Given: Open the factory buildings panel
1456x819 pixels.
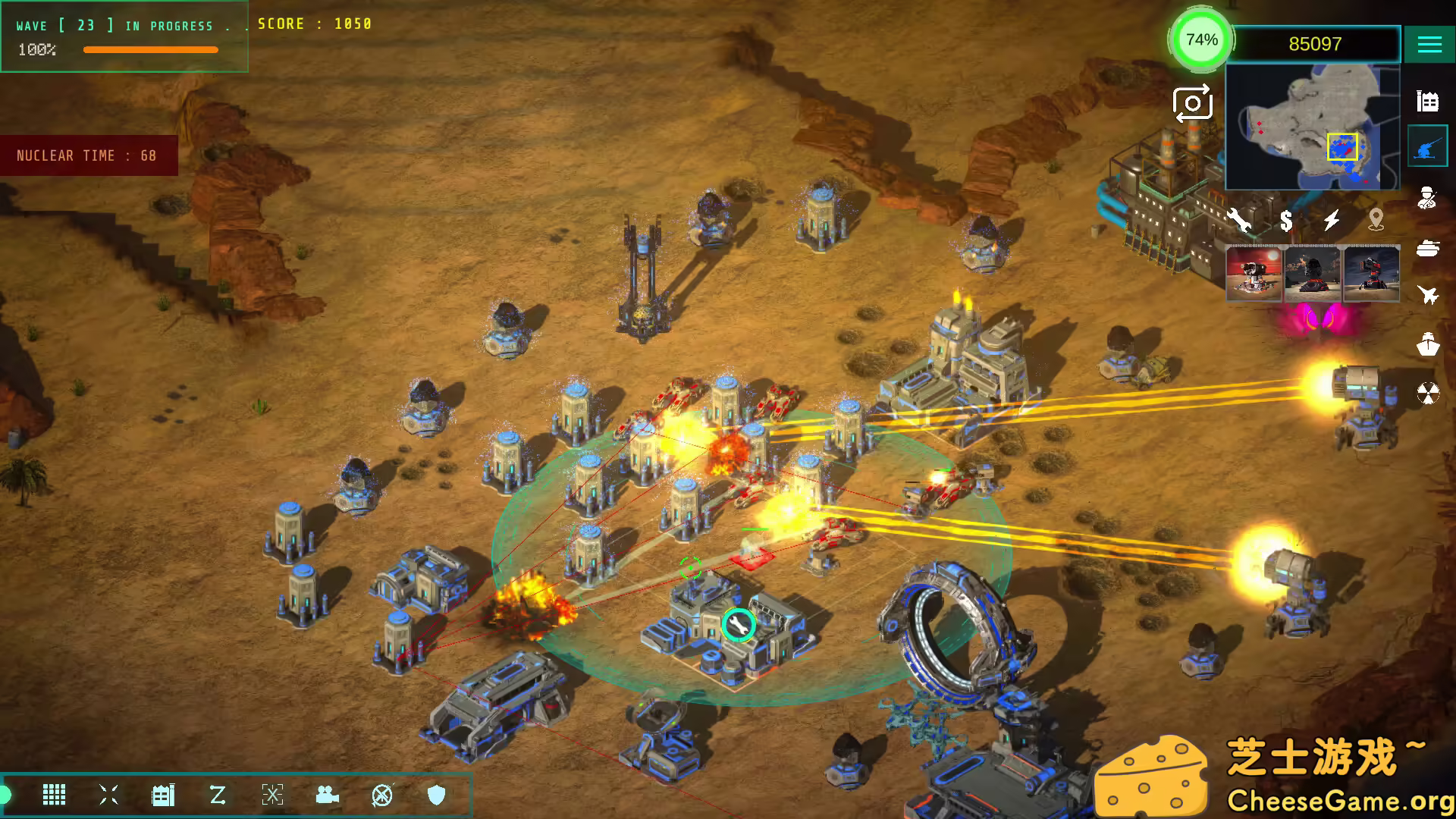Looking at the screenshot, I should 1428,99.
